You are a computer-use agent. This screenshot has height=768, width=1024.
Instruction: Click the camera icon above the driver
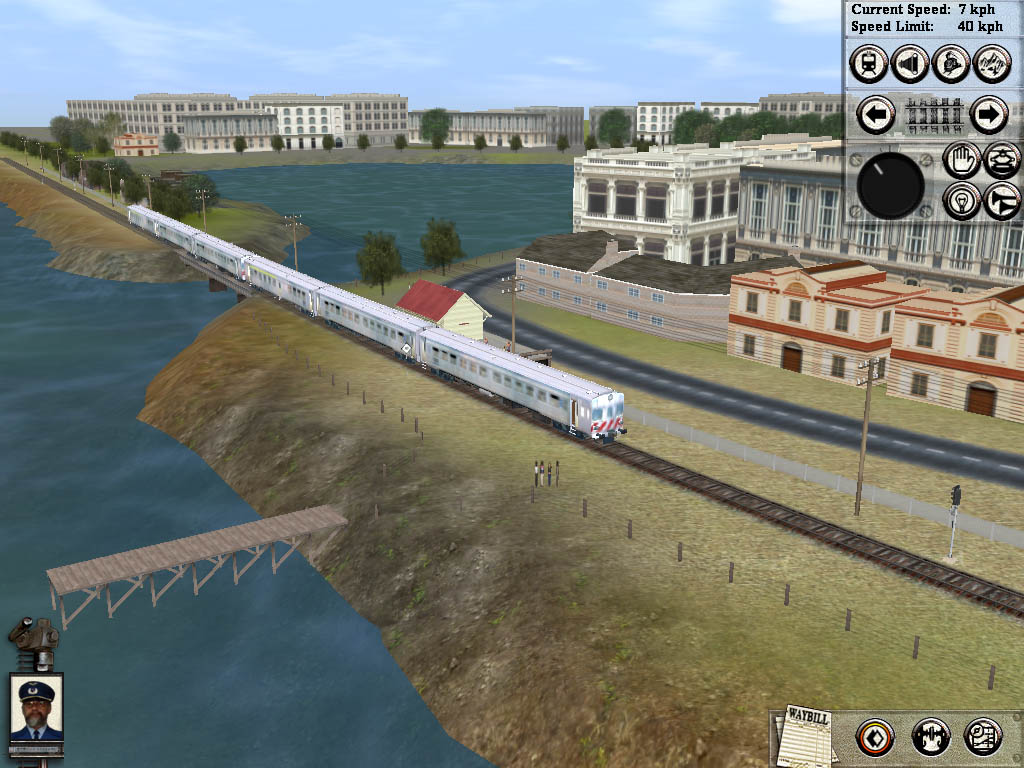pos(33,640)
